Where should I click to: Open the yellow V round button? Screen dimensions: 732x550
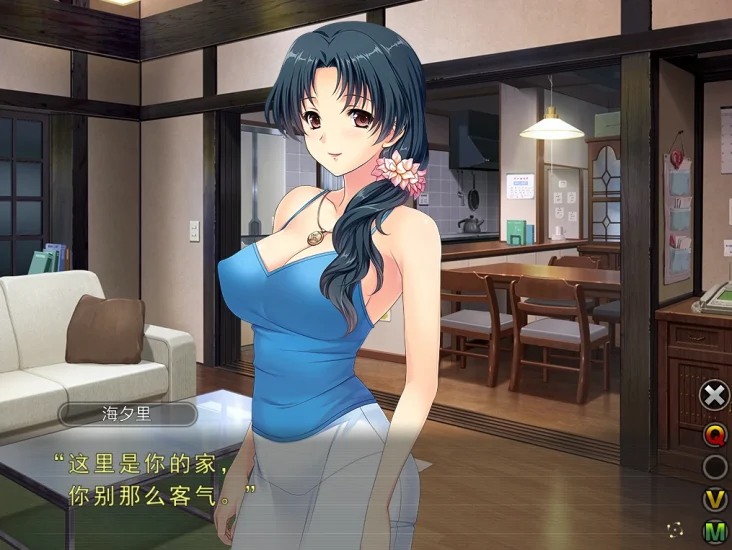715,499
